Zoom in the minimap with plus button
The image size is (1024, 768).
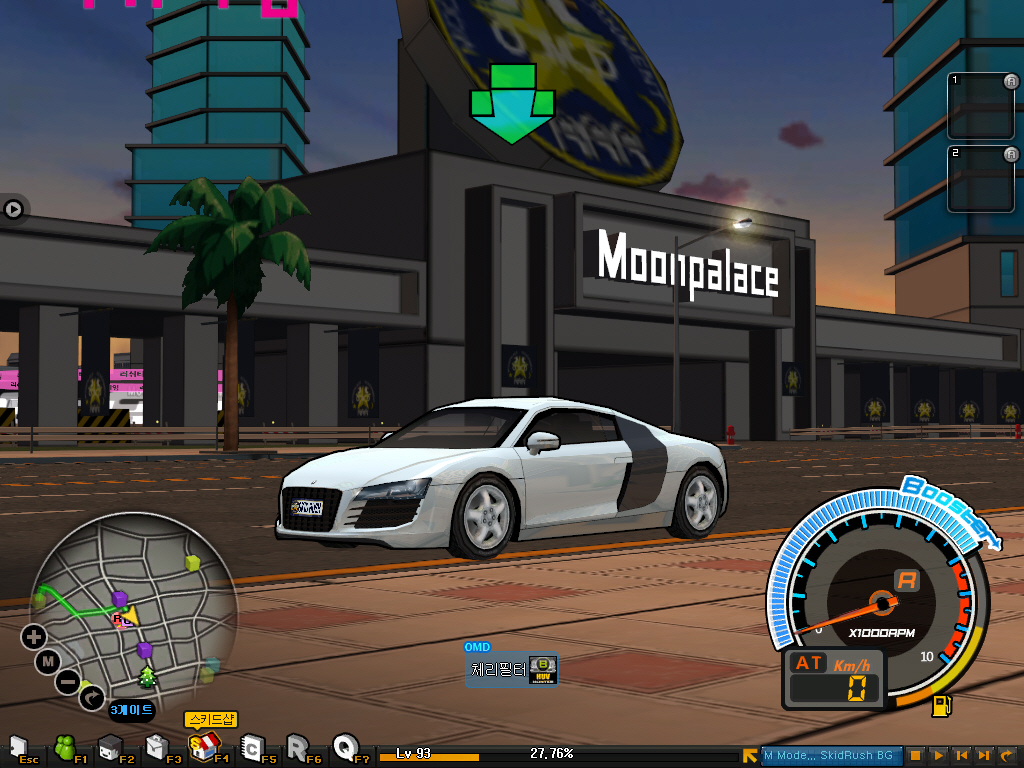pyautogui.click(x=34, y=636)
